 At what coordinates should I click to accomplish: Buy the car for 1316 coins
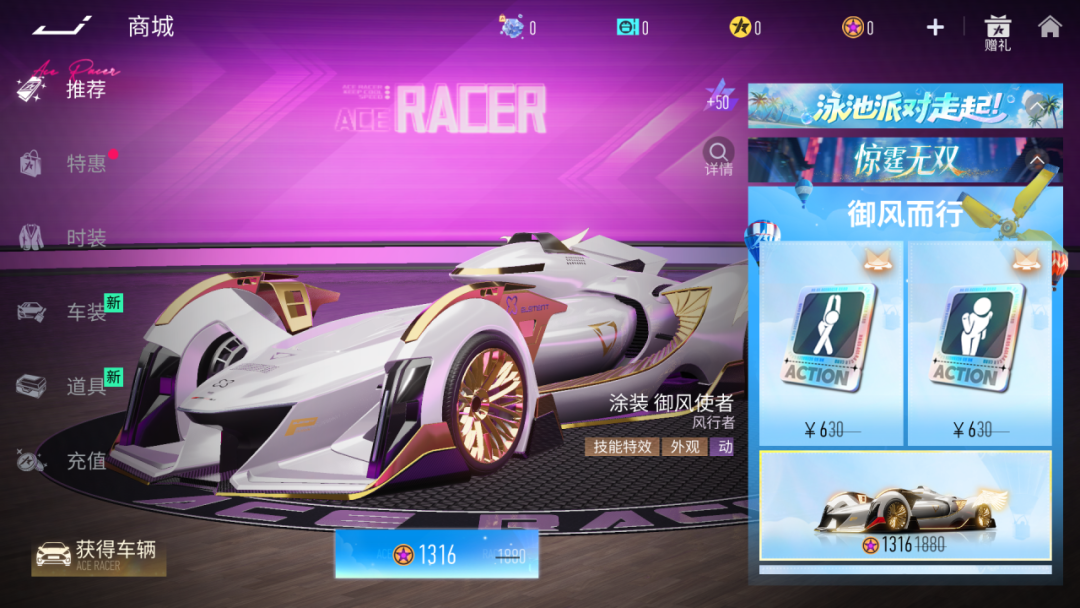point(437,555)
